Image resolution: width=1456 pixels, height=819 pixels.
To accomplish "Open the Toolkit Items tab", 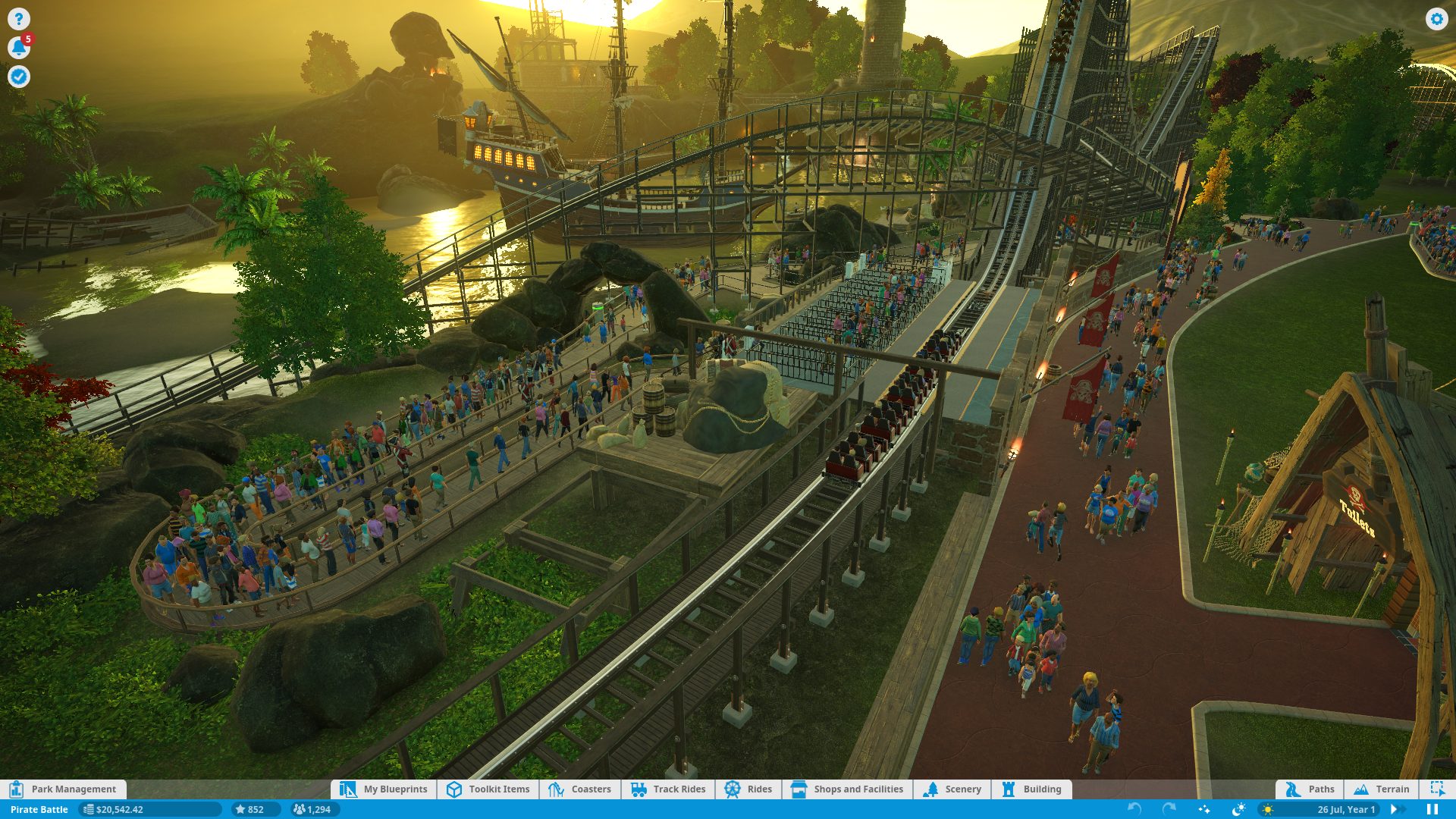I will tap(488, 789).
